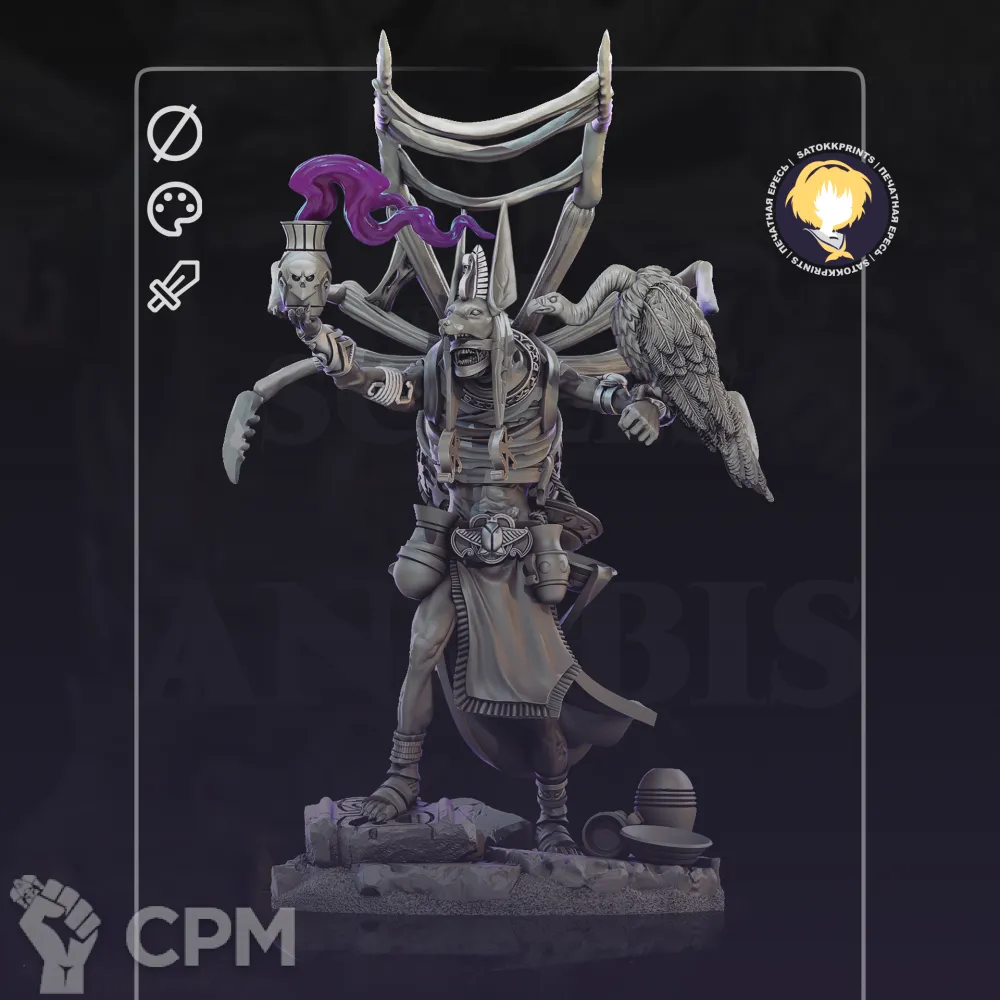
Task: Select the paint palette icon
Action: coord(175,210)
